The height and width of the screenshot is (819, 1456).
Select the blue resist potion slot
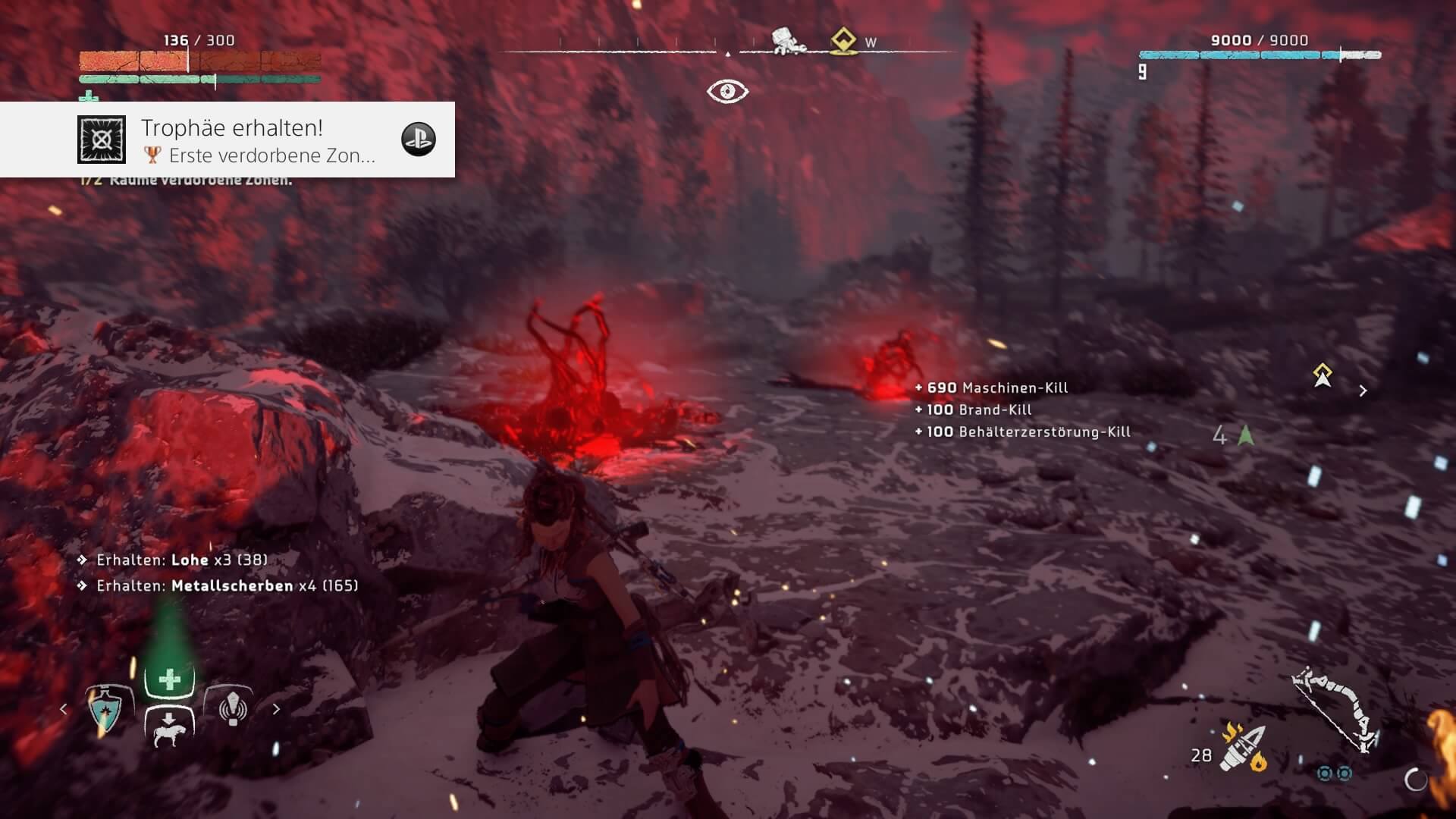pyautogui.click(x=106, y=710)
